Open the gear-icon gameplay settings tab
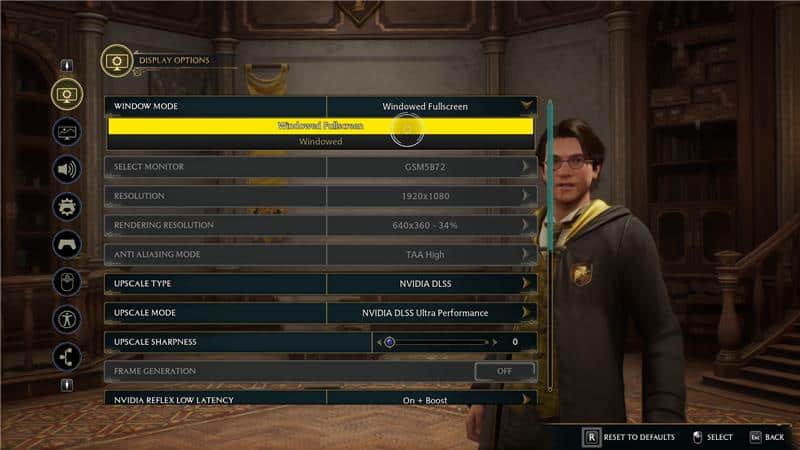This screenshot has width=800, height=450. tap(67, 207)
